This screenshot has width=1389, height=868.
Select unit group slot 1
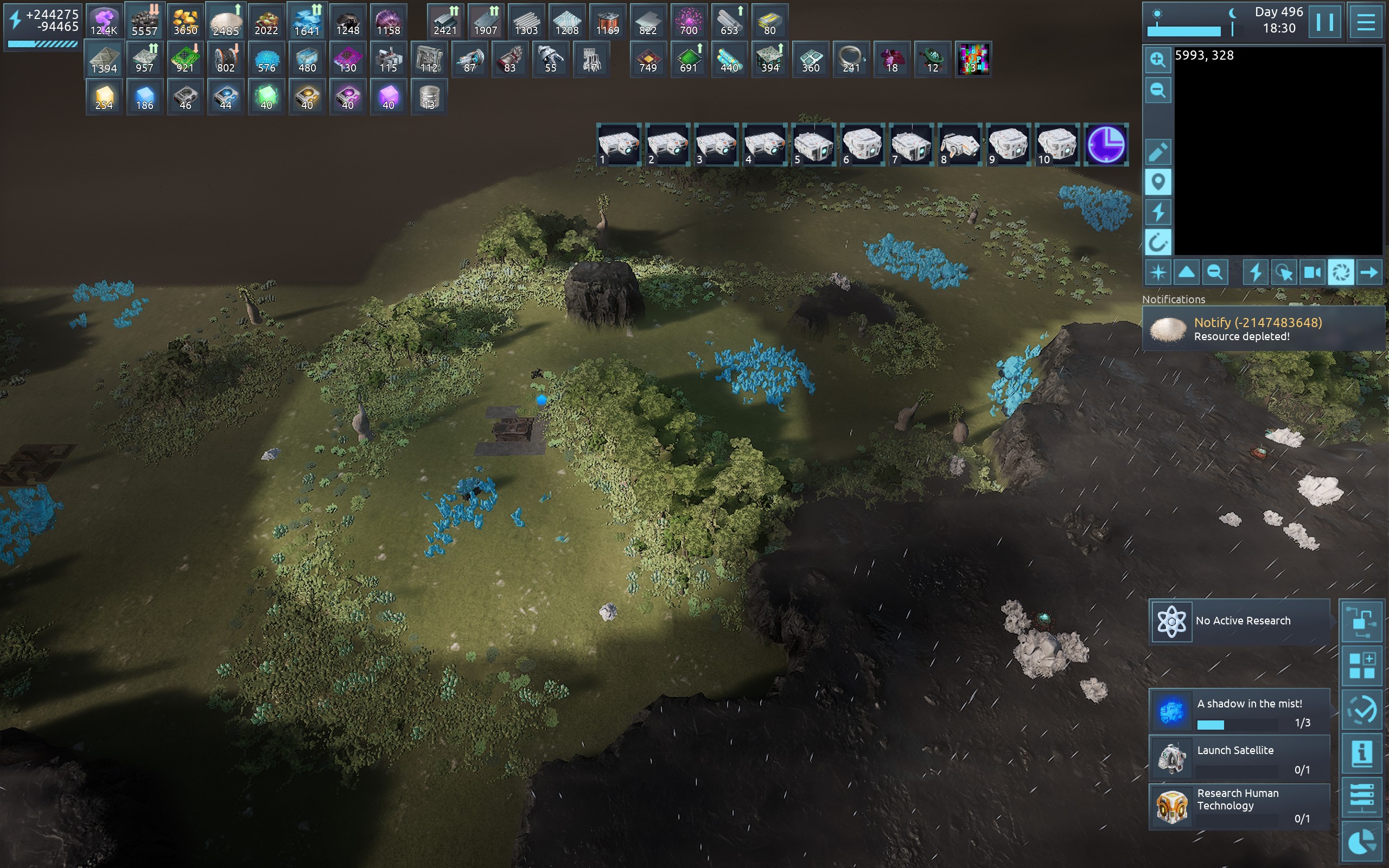pos(618,145)
